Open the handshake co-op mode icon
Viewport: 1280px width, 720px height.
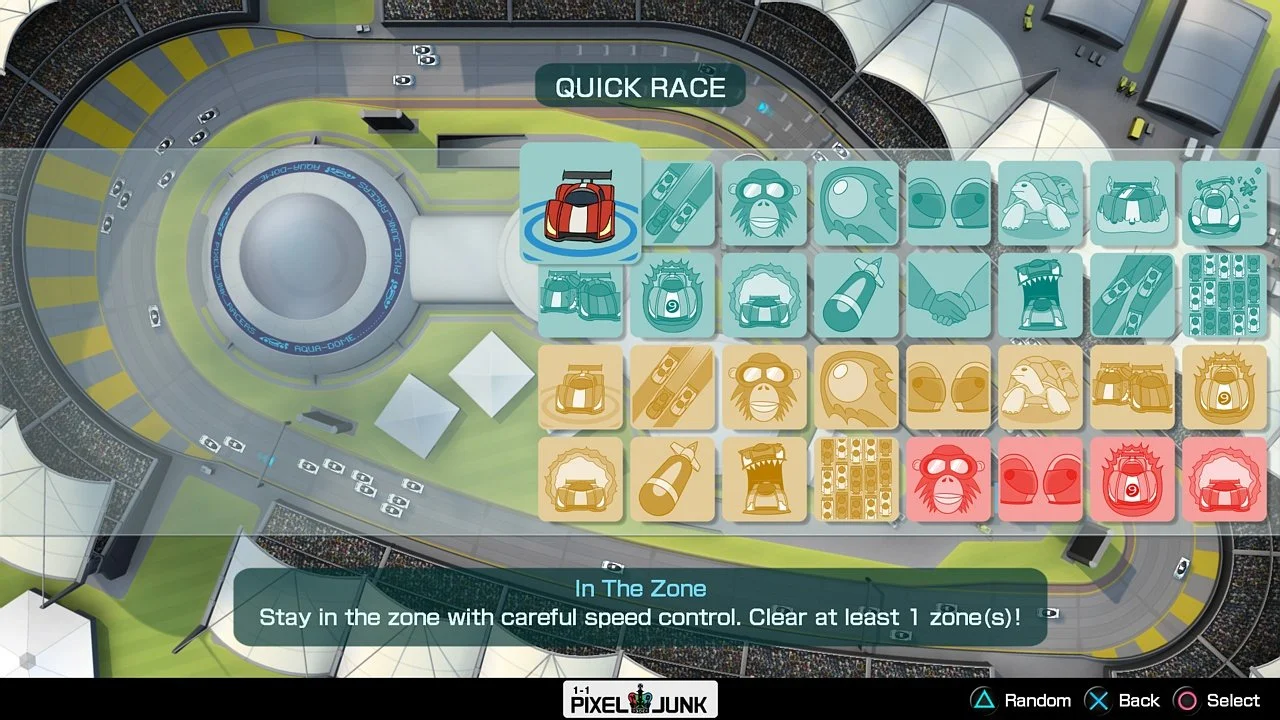pos(949,297)
